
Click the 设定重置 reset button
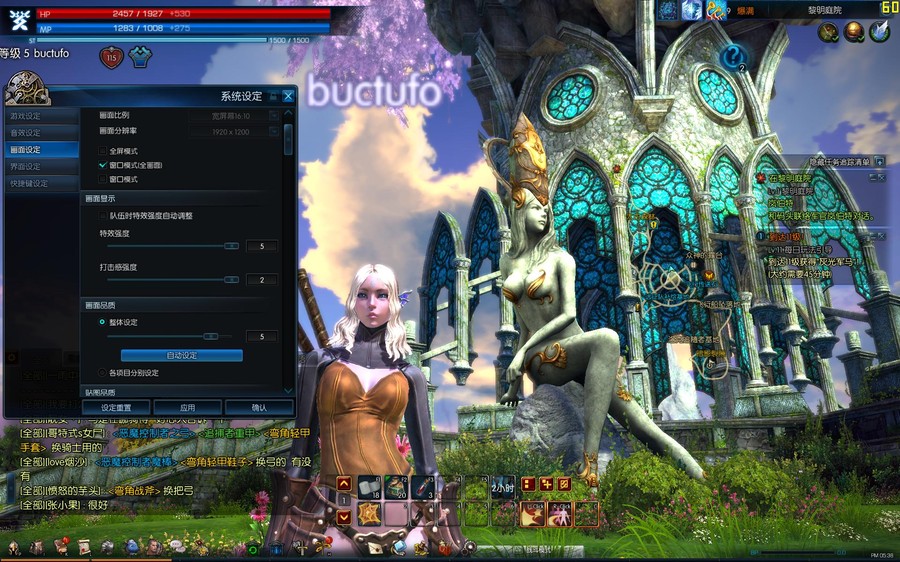click(117, 408)
